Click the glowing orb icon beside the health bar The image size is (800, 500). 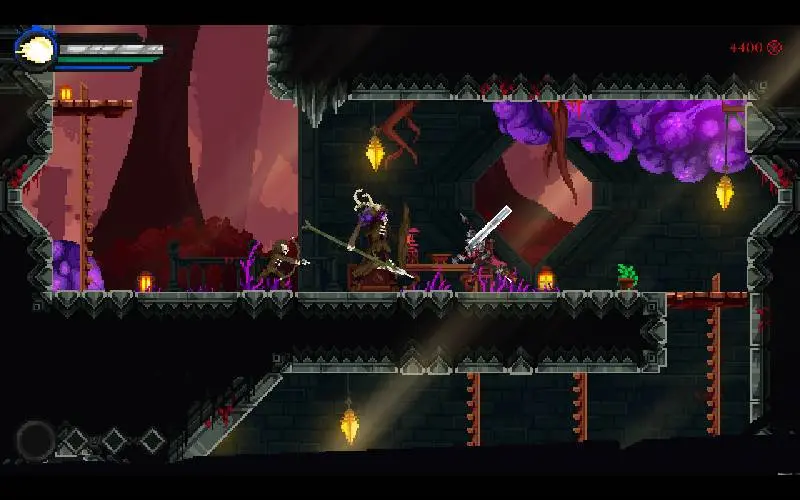pyautogui.click(x=37, y=49)
